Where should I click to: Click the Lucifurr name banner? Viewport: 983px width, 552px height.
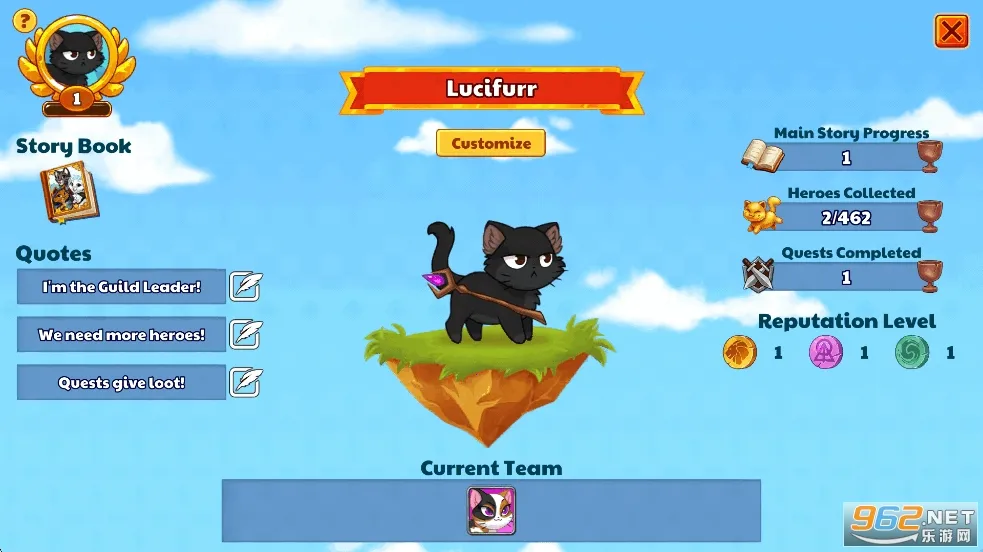coord(491,90)
